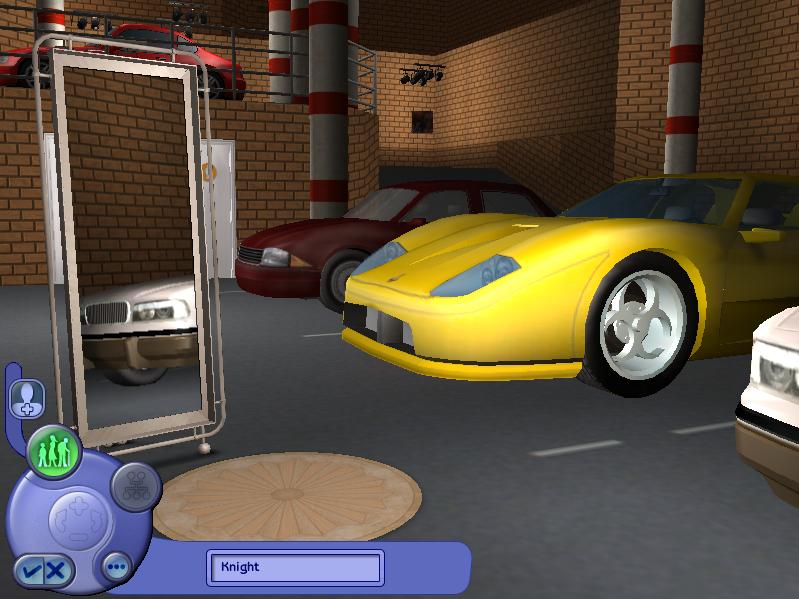The height and width of the screenshot is (599, 799).
Task: Accept the family with the checkmark button
Action: 30,572
